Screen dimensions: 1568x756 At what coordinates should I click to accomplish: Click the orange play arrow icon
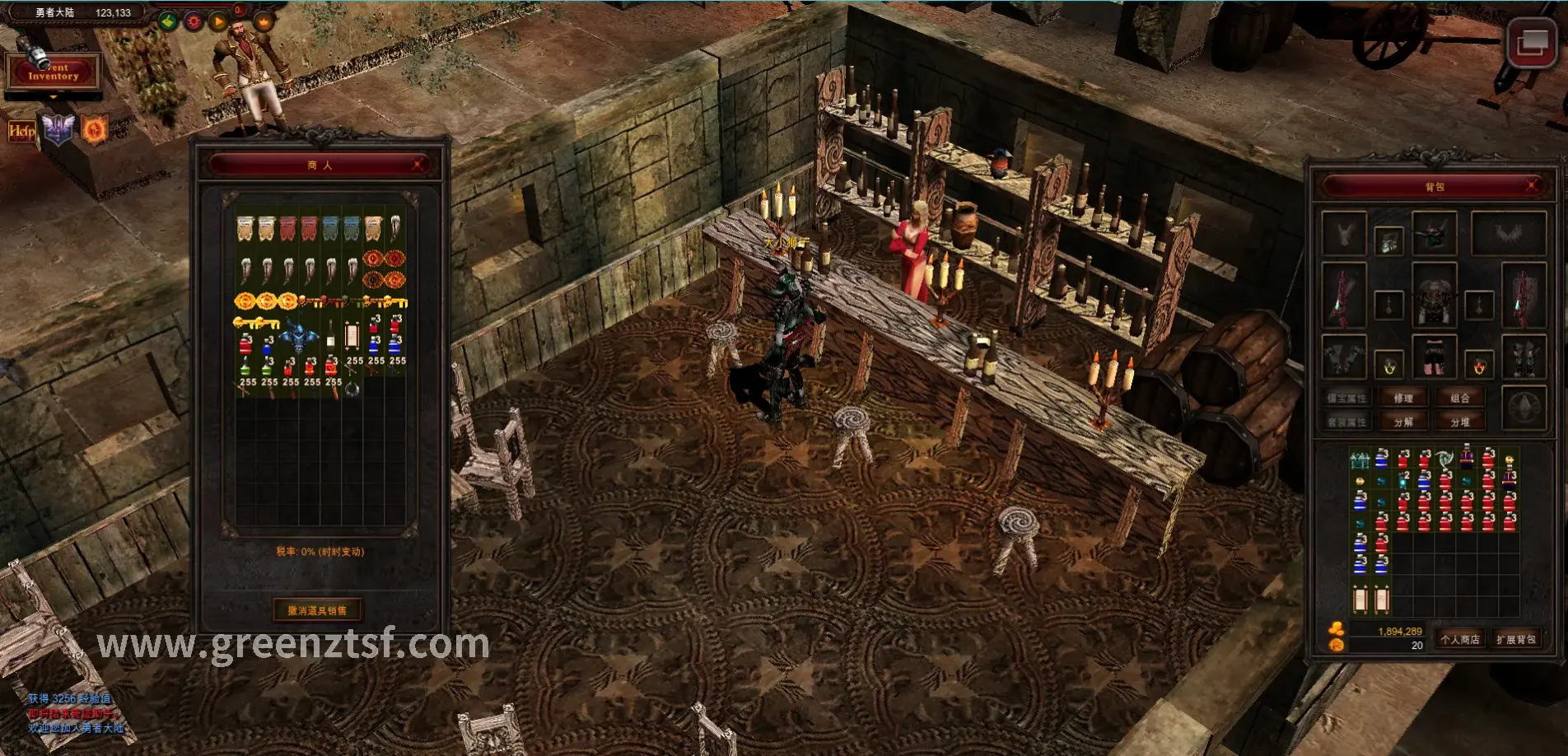point(218,21)
